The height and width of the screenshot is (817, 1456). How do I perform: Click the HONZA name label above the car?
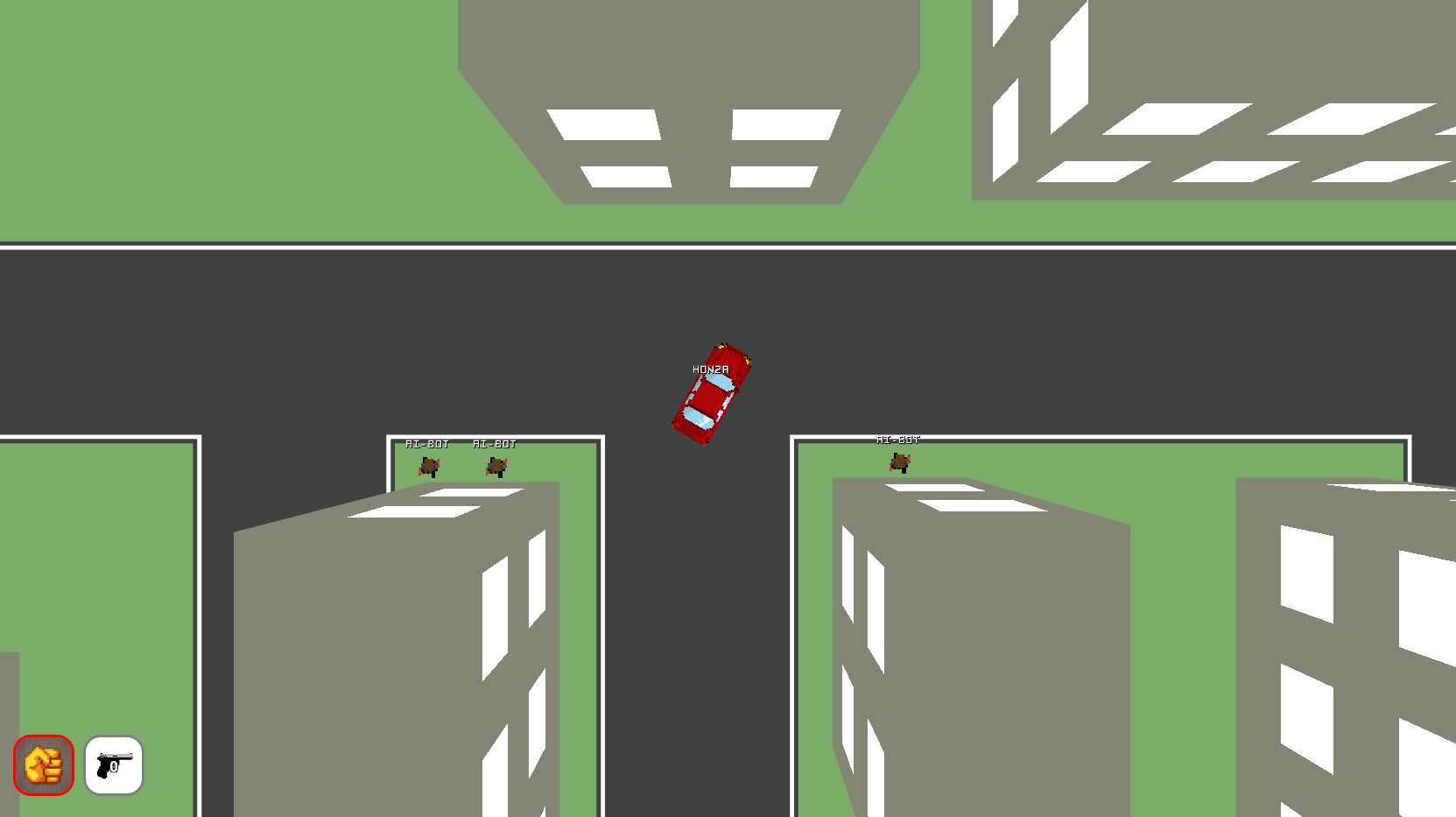point(709,370)
